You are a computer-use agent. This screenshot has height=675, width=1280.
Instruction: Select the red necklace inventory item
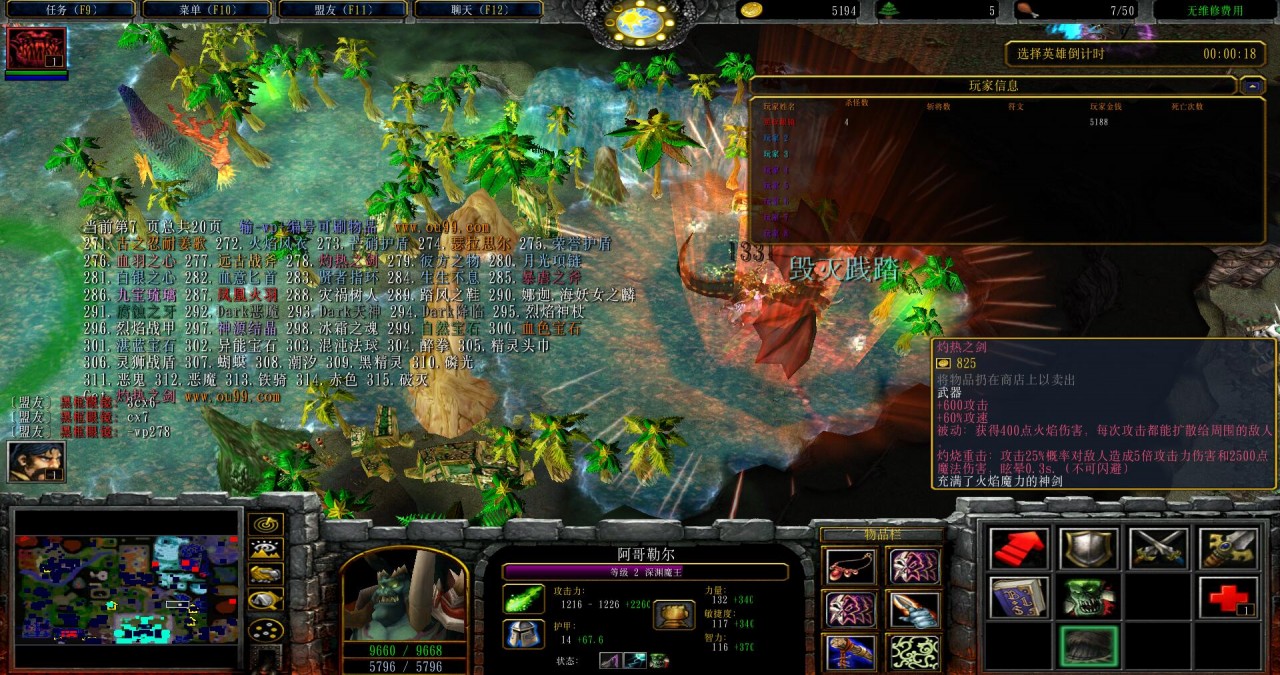pyautogui.click(x=851, y=567)
